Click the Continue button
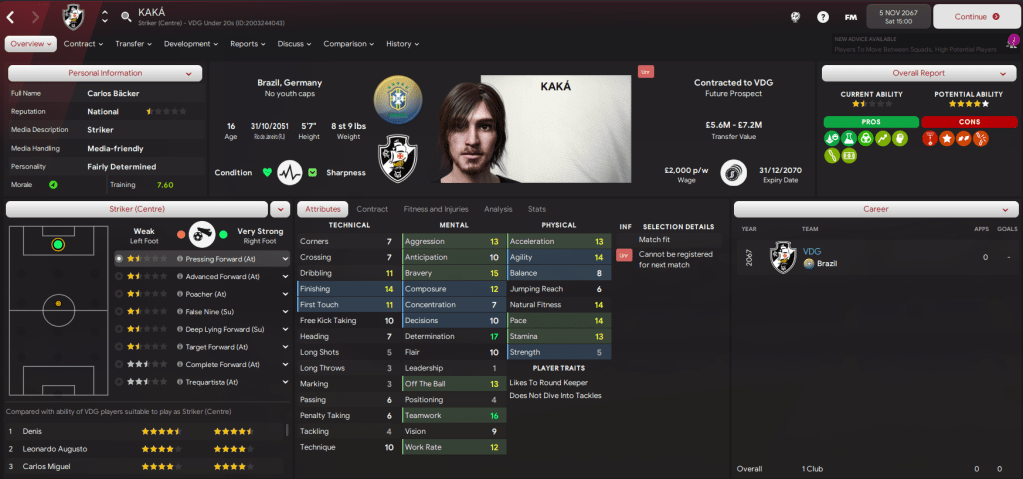This screenshot has width=1023, height=479. [976, 16]
